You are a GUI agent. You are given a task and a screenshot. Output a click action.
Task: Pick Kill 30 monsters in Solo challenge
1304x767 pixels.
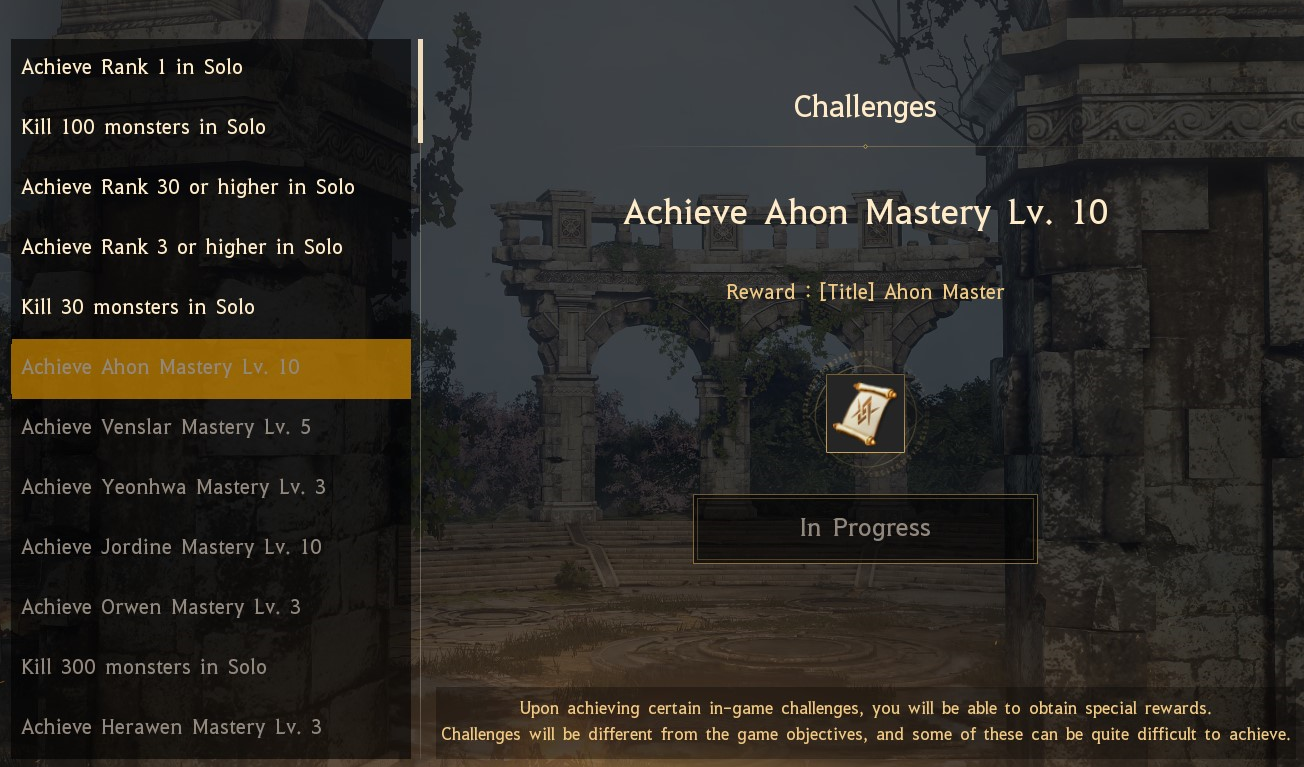pyautogui.click(x=210, y=308)
